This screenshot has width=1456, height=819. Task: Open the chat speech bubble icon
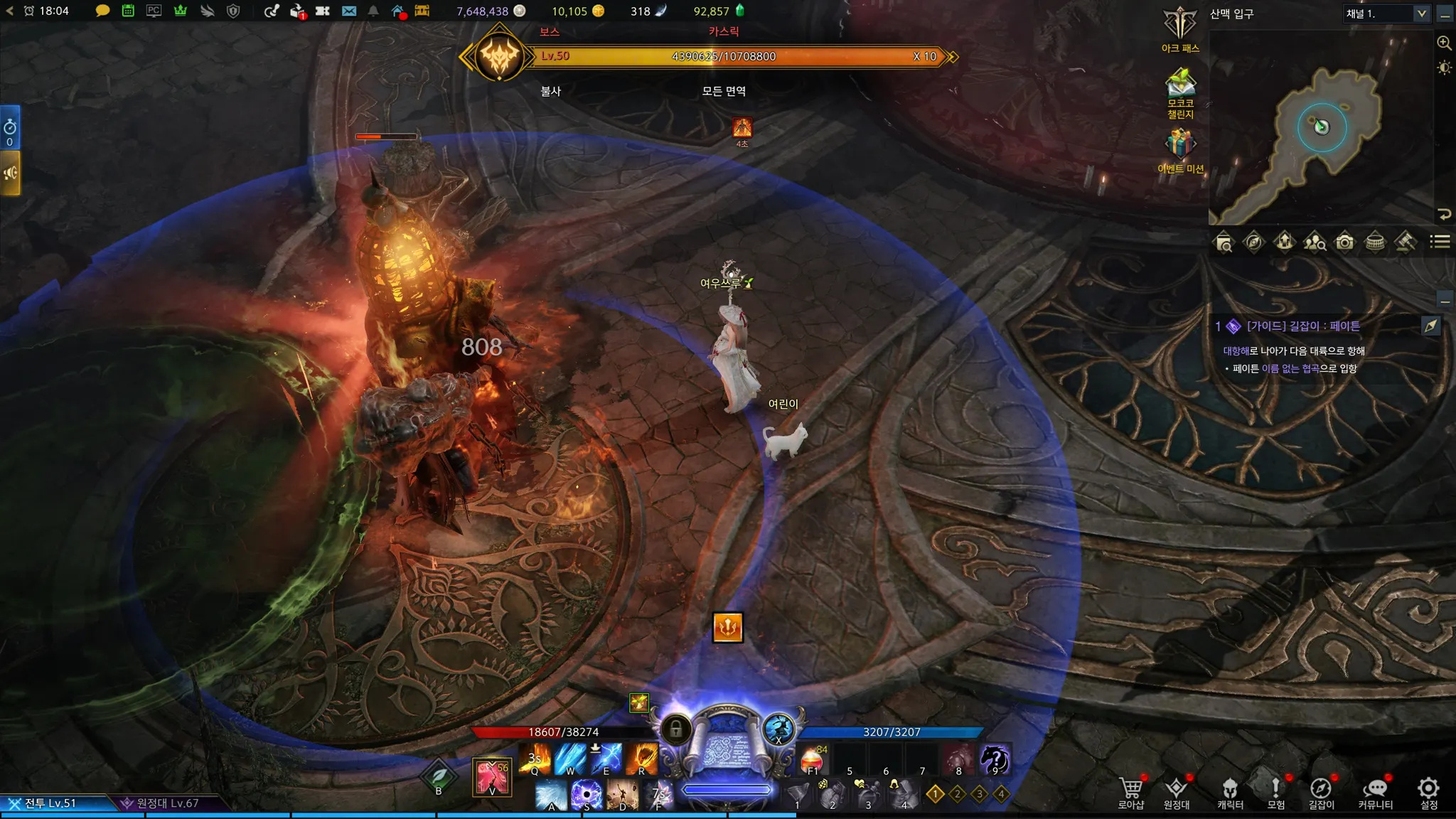point(102,11)
